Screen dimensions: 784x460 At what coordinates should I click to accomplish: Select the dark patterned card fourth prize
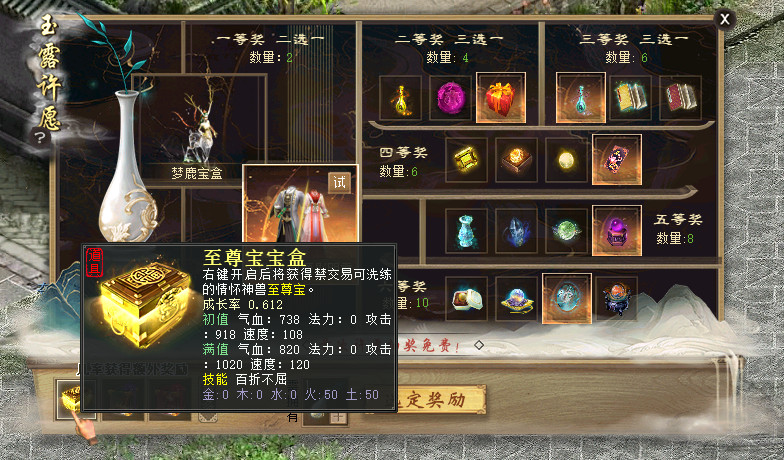[616, 160]
